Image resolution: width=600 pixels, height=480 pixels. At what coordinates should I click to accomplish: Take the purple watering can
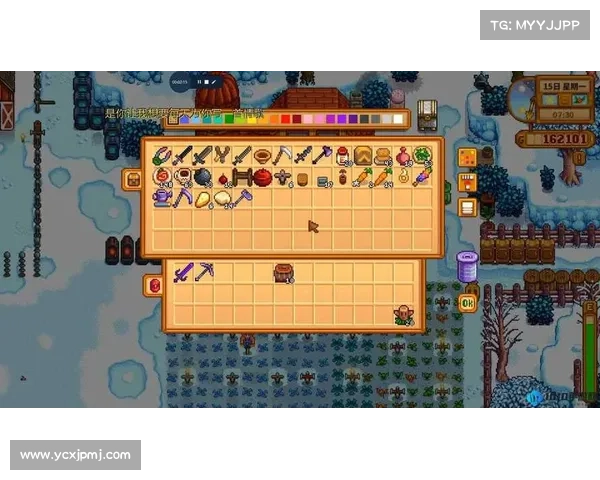(x=162, y=199)
